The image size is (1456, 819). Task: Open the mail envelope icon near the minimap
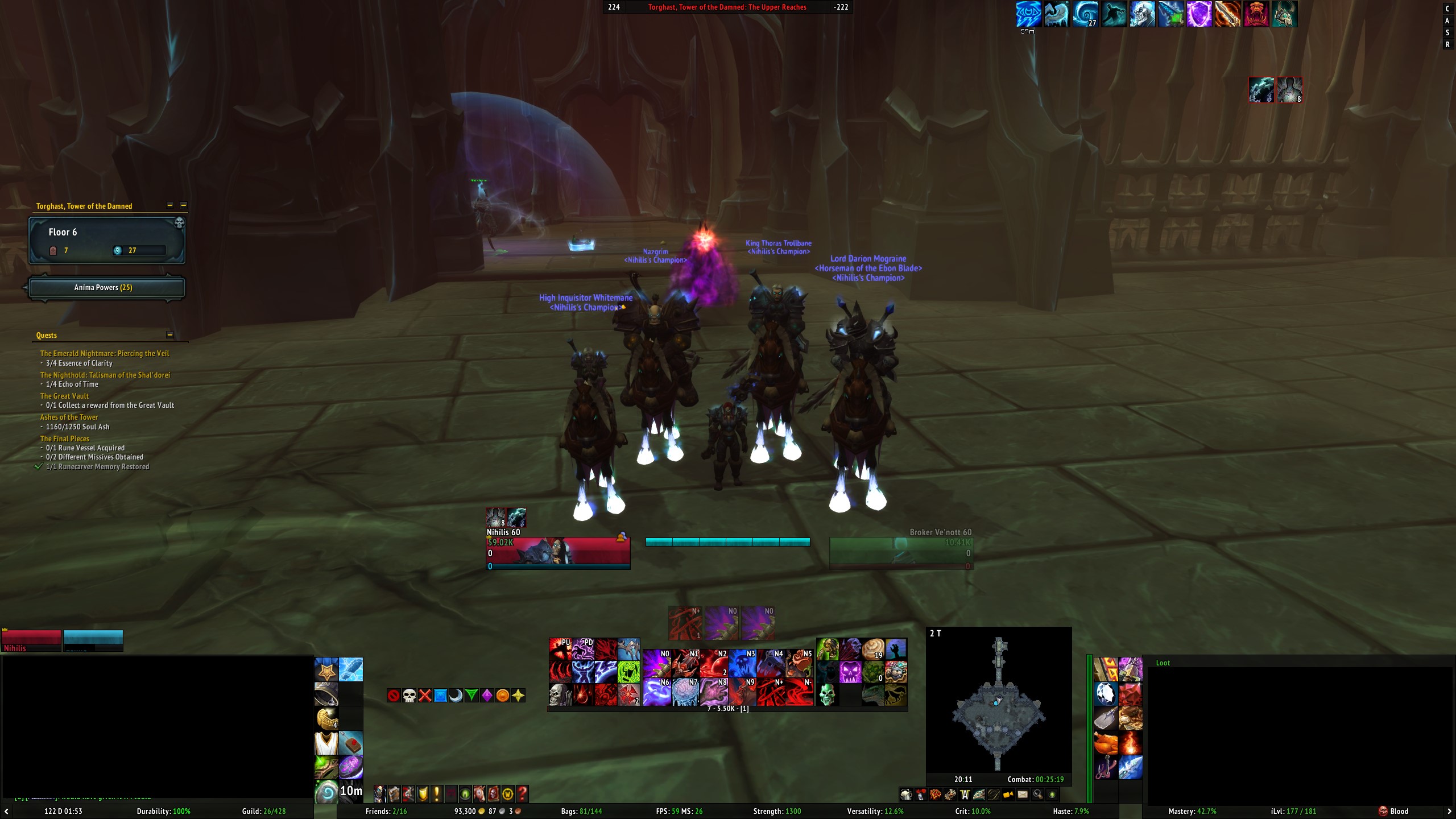[1024, 795]
